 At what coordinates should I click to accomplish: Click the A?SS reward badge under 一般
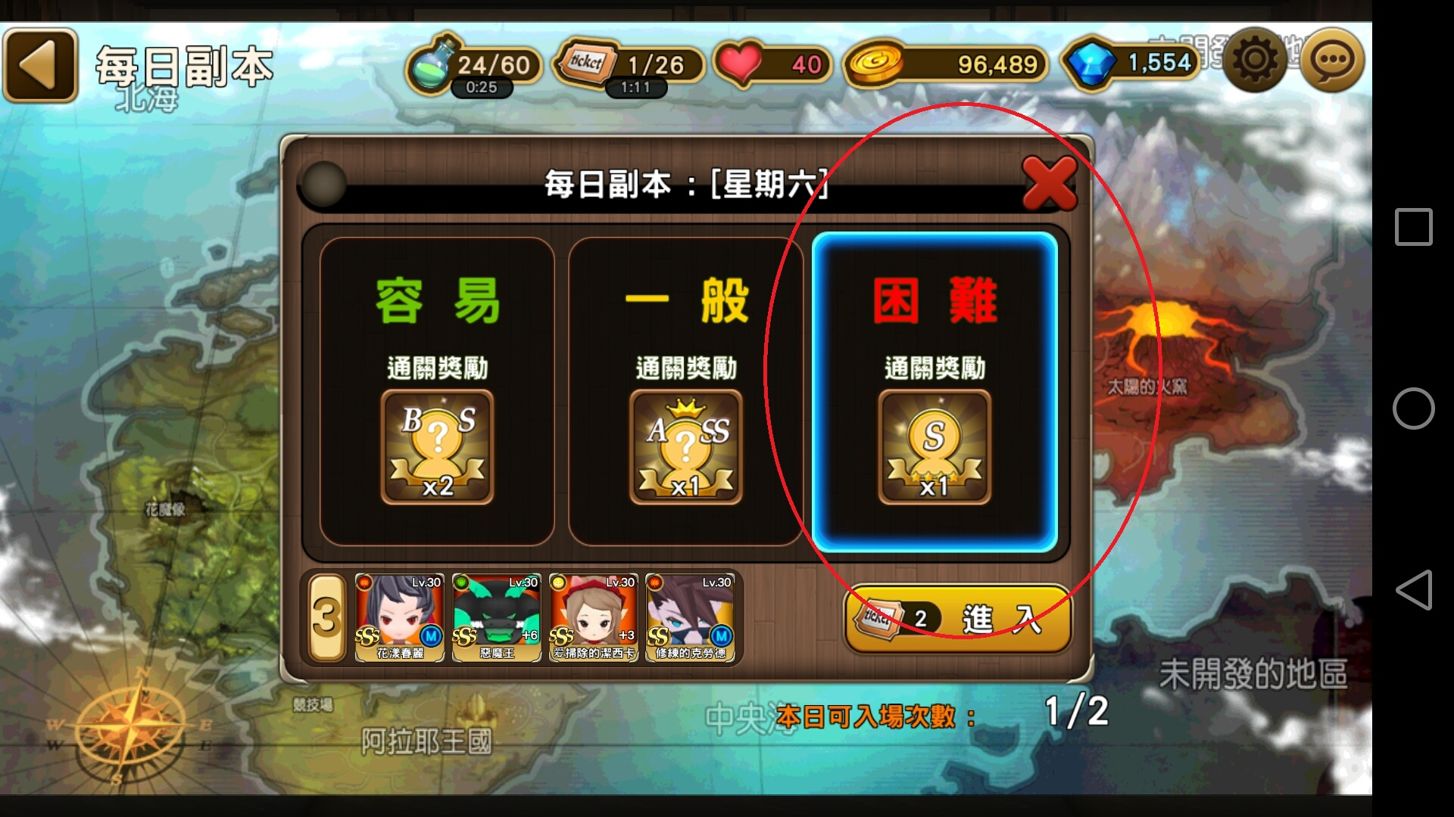click(687, 447)
